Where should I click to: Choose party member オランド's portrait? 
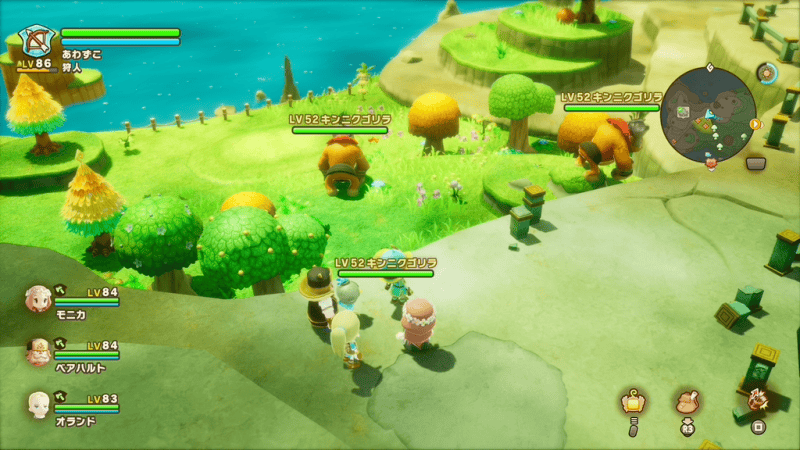pyautogui.click(x=39, y=403)
